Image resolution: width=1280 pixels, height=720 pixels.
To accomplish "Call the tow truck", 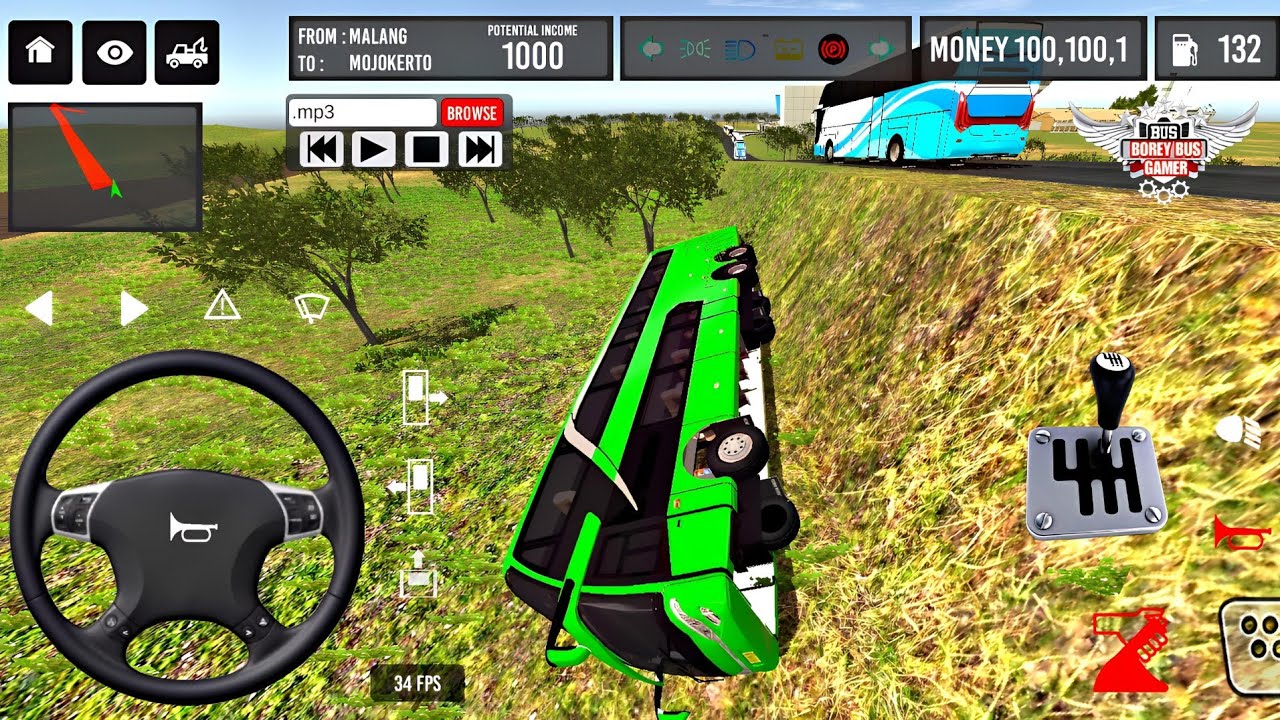I will (x=187, y=52).
